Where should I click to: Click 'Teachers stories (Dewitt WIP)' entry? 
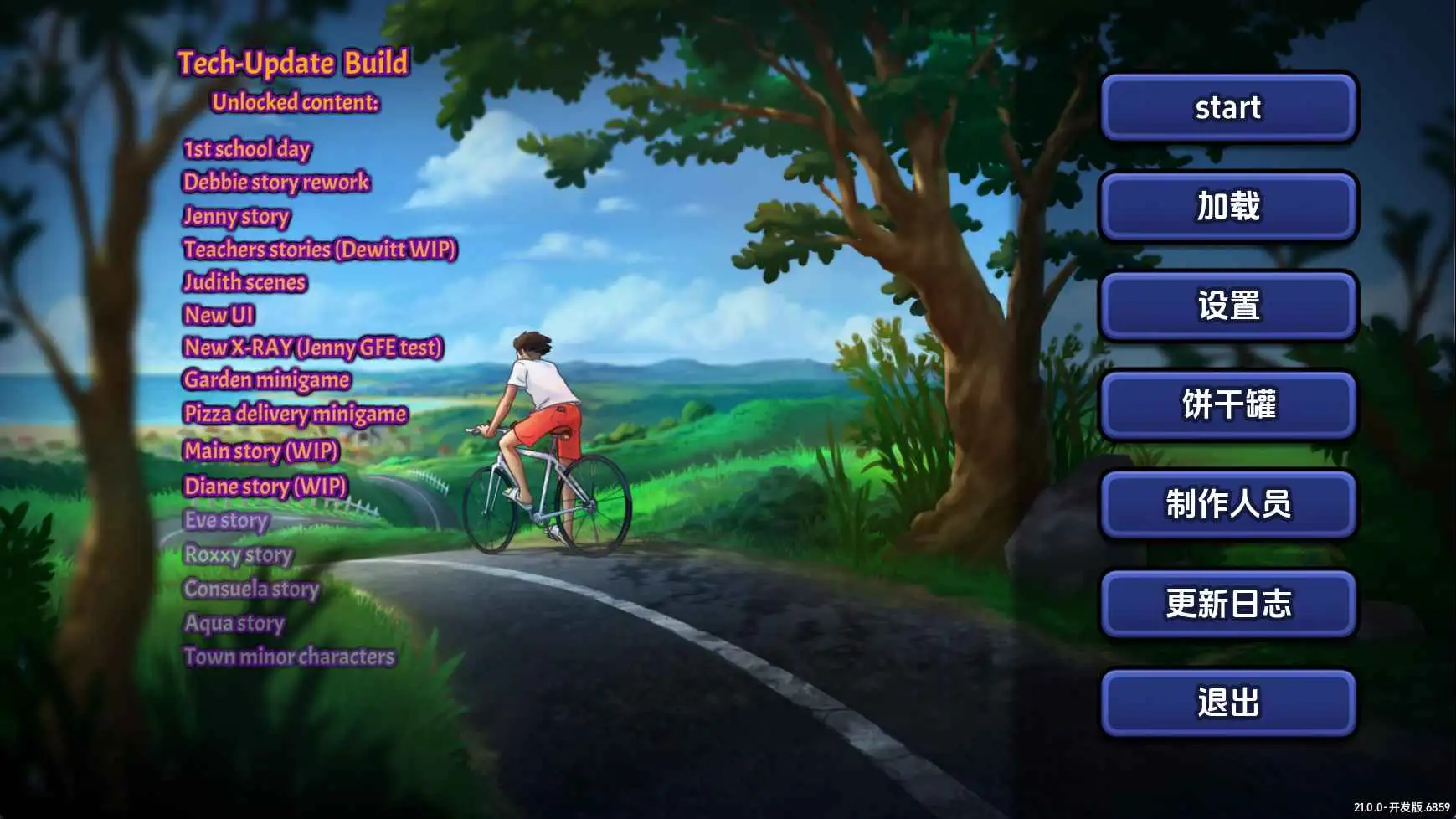pyautogui.click(x=322, y=250)
